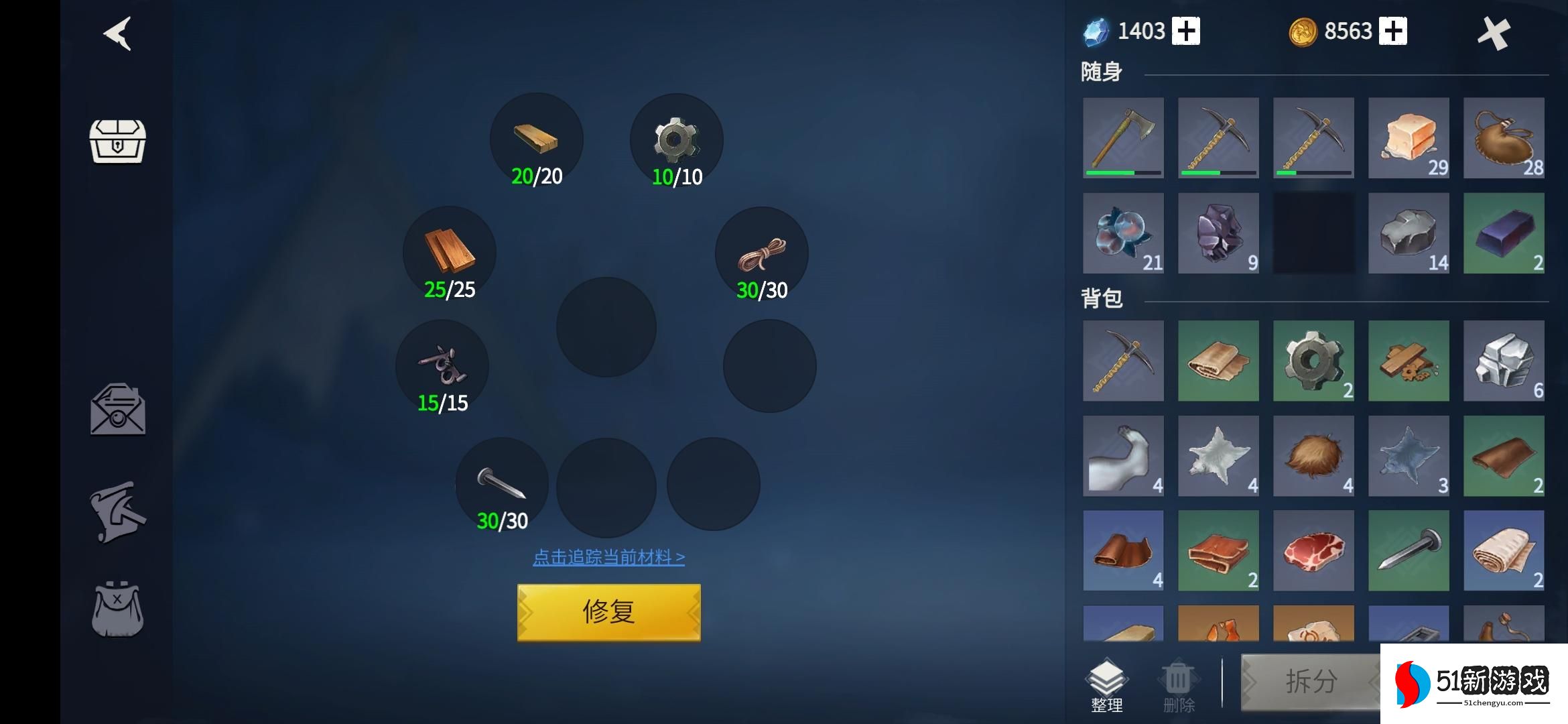Viewport: 1568px width, 724px height.
Task: Open the treasure chest storage icon
Action: point(117,141)
